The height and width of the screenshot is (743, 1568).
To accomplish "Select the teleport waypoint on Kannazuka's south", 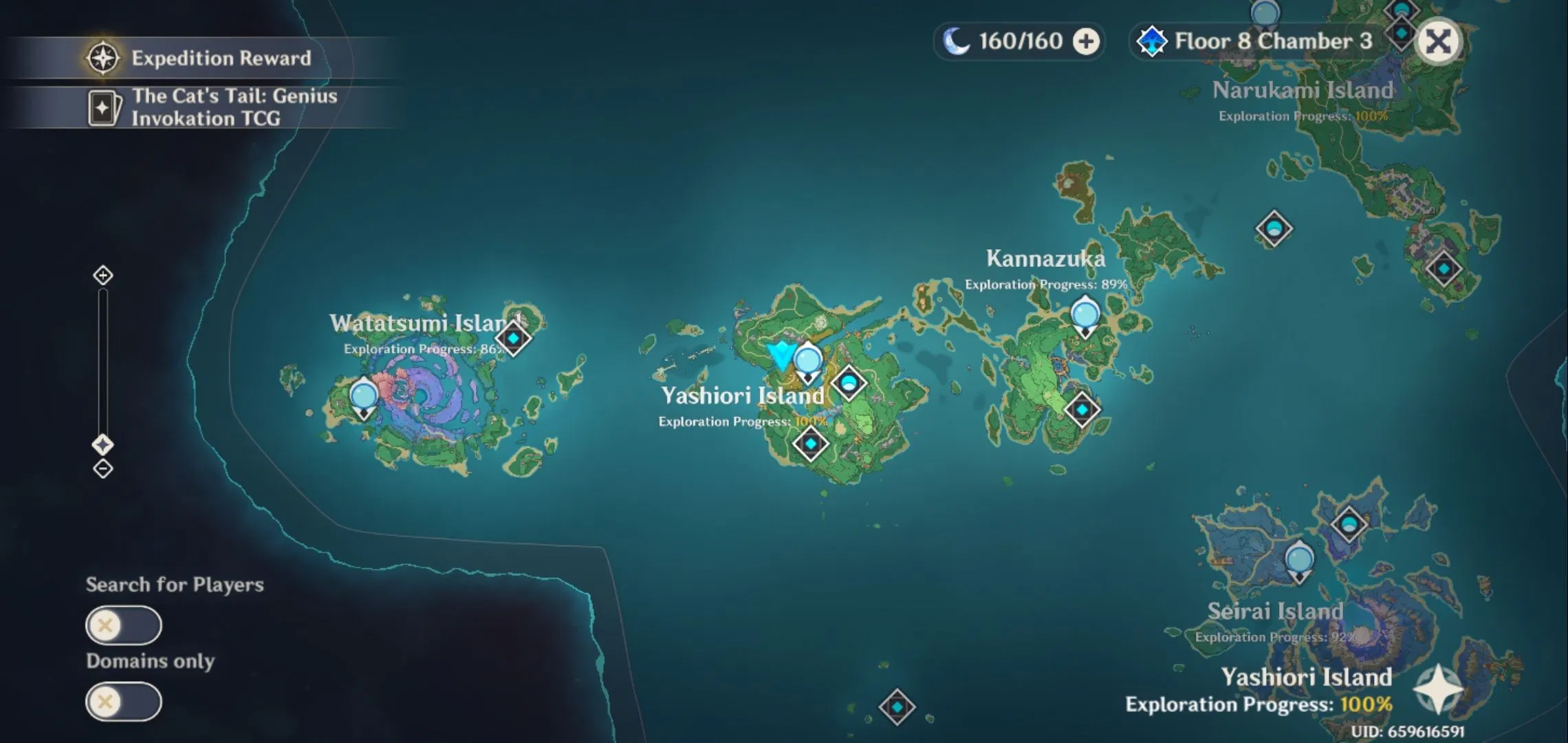I will click(1083, 409).
